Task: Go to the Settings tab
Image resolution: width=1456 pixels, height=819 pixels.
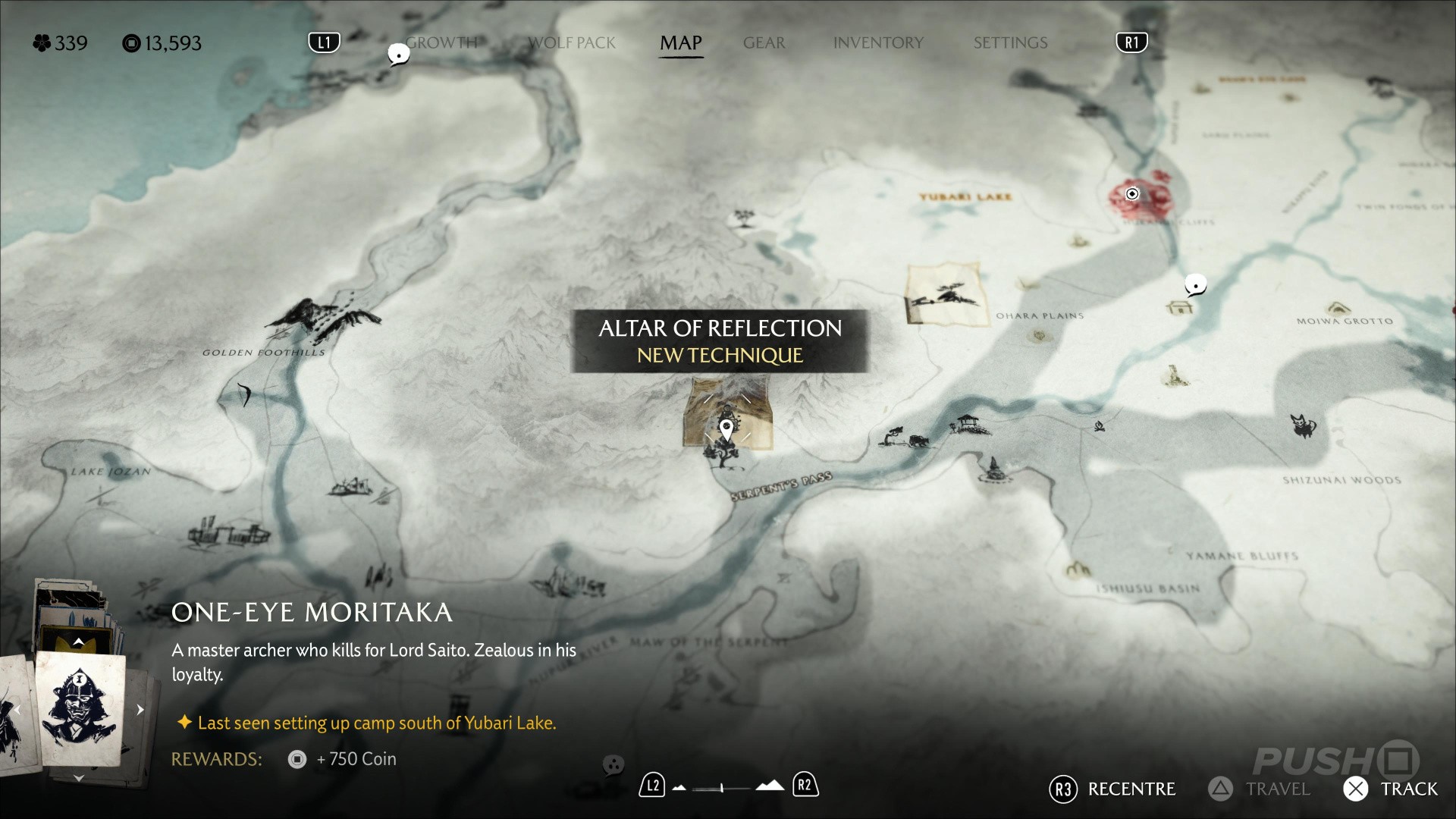Action: click(x=1010, y=43)
